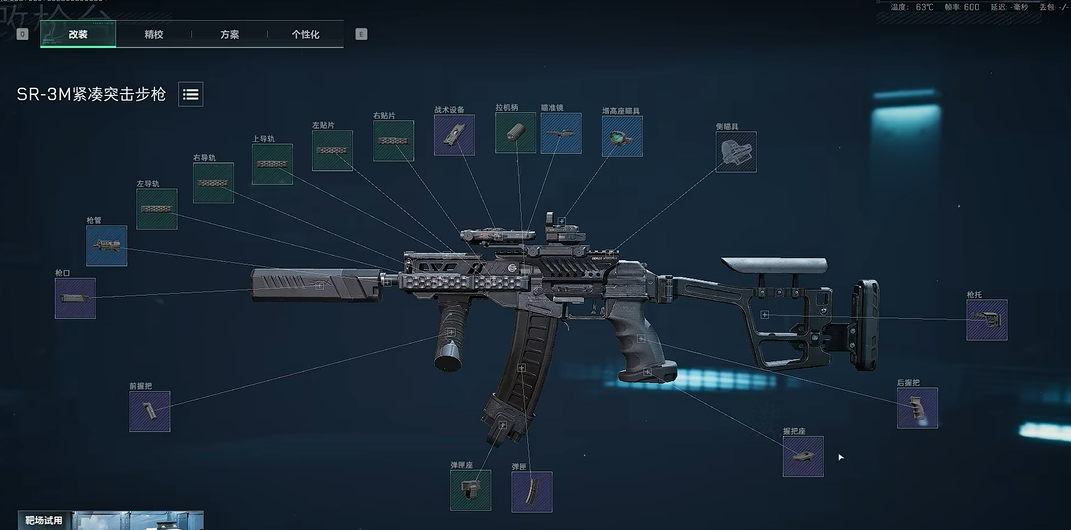Click the 改装 tab
The width and height of the screenshot is (1071, 530).
(x=78, y=34)
